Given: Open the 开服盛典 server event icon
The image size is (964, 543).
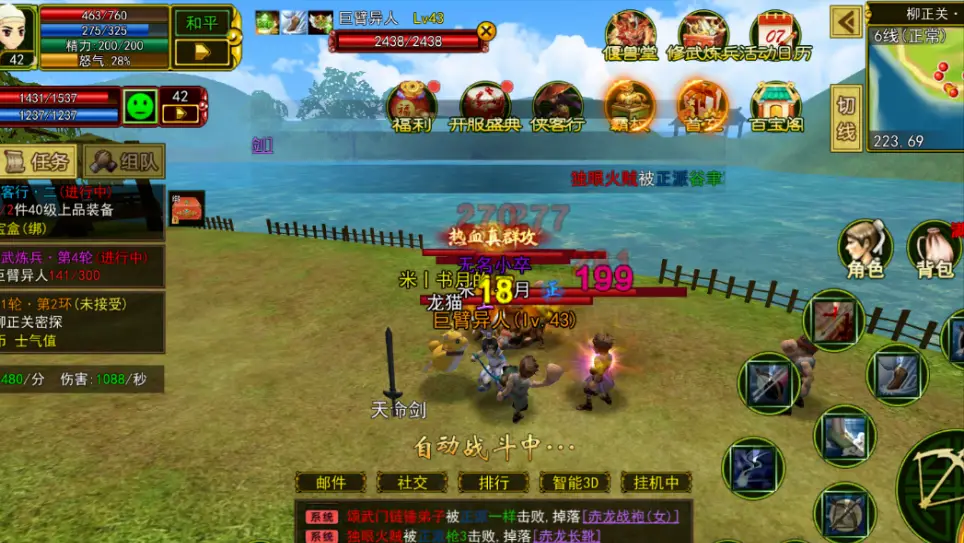Looking at the screenshot, I should 485,106.
